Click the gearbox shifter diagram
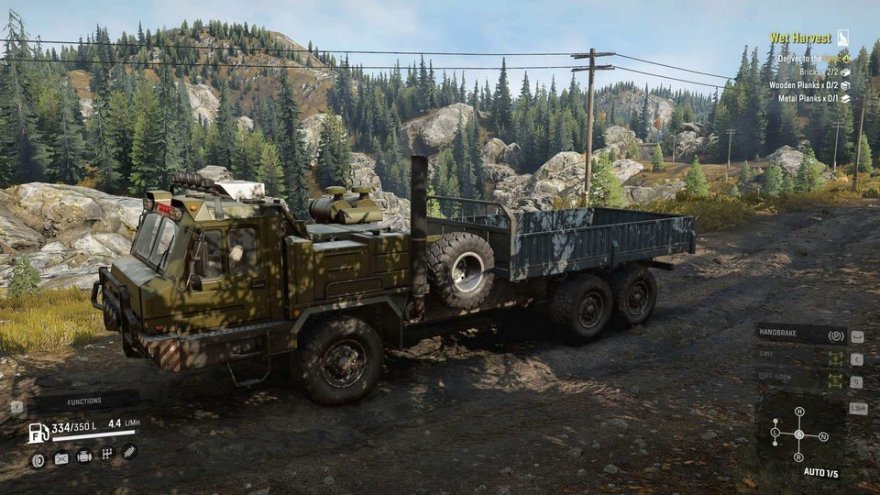This screenshot has width=880, height=495. (x=799, y=434)
